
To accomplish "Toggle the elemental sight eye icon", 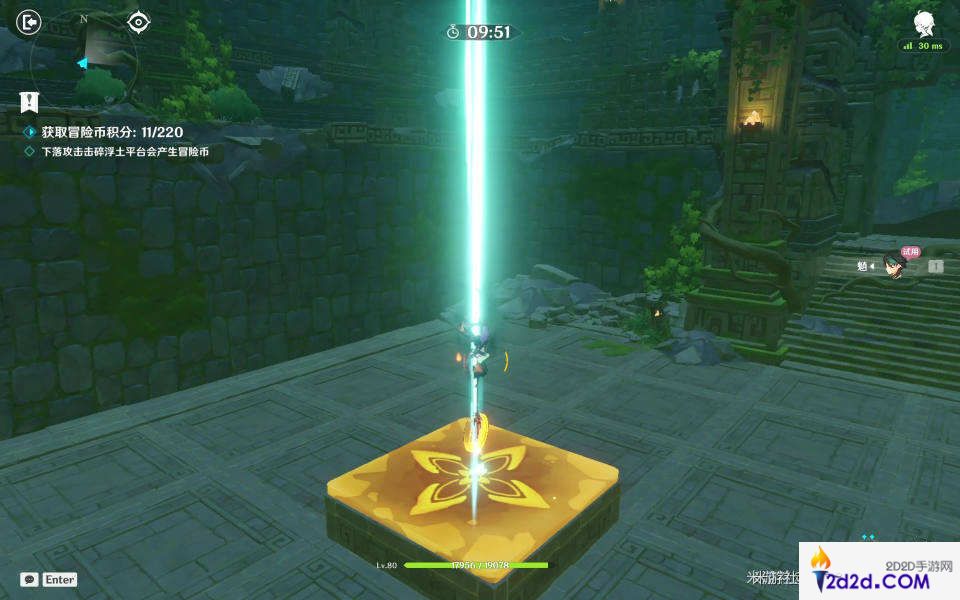I will point(139,22).
